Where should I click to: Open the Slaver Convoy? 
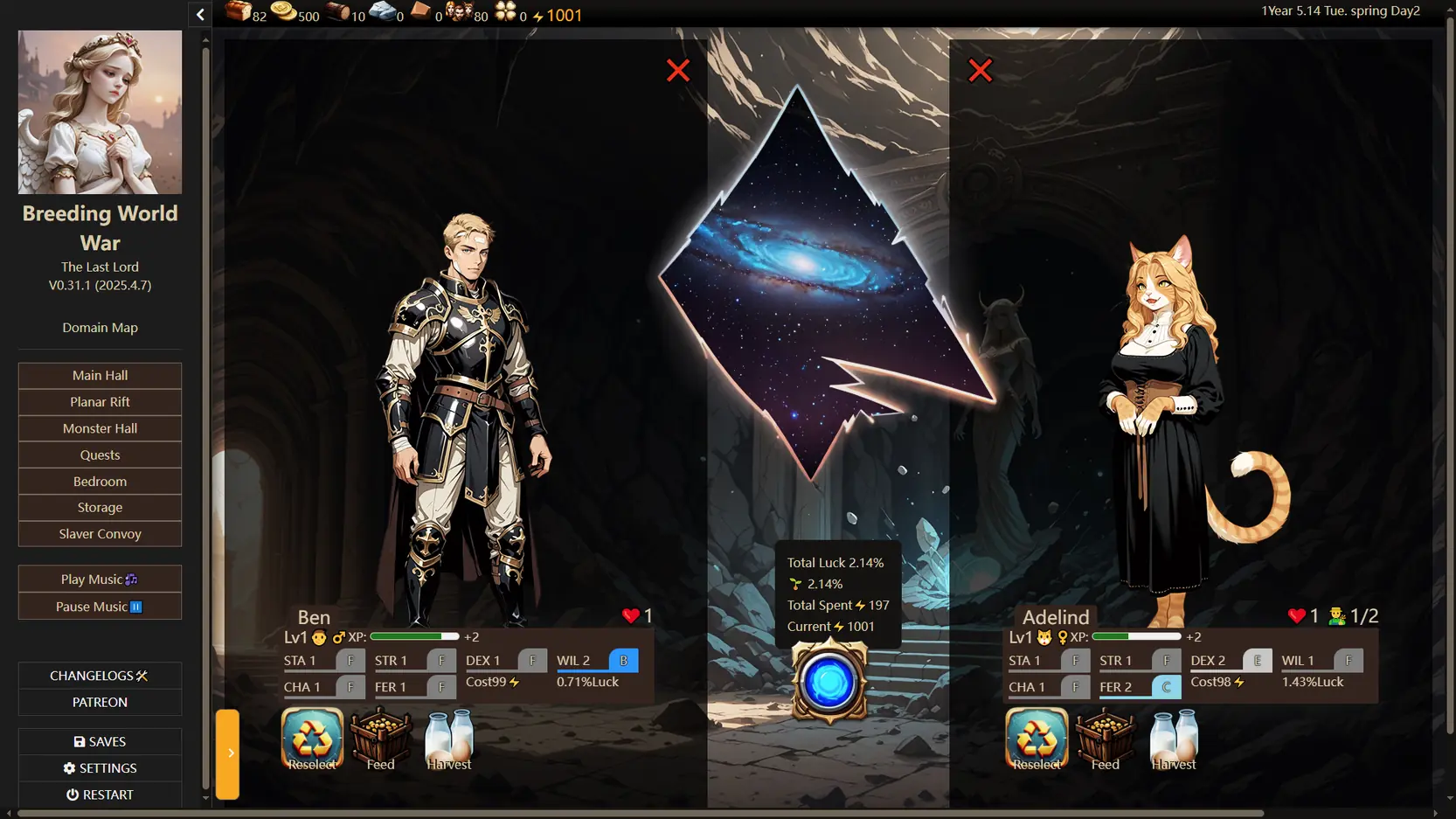[x=100, y=534]
